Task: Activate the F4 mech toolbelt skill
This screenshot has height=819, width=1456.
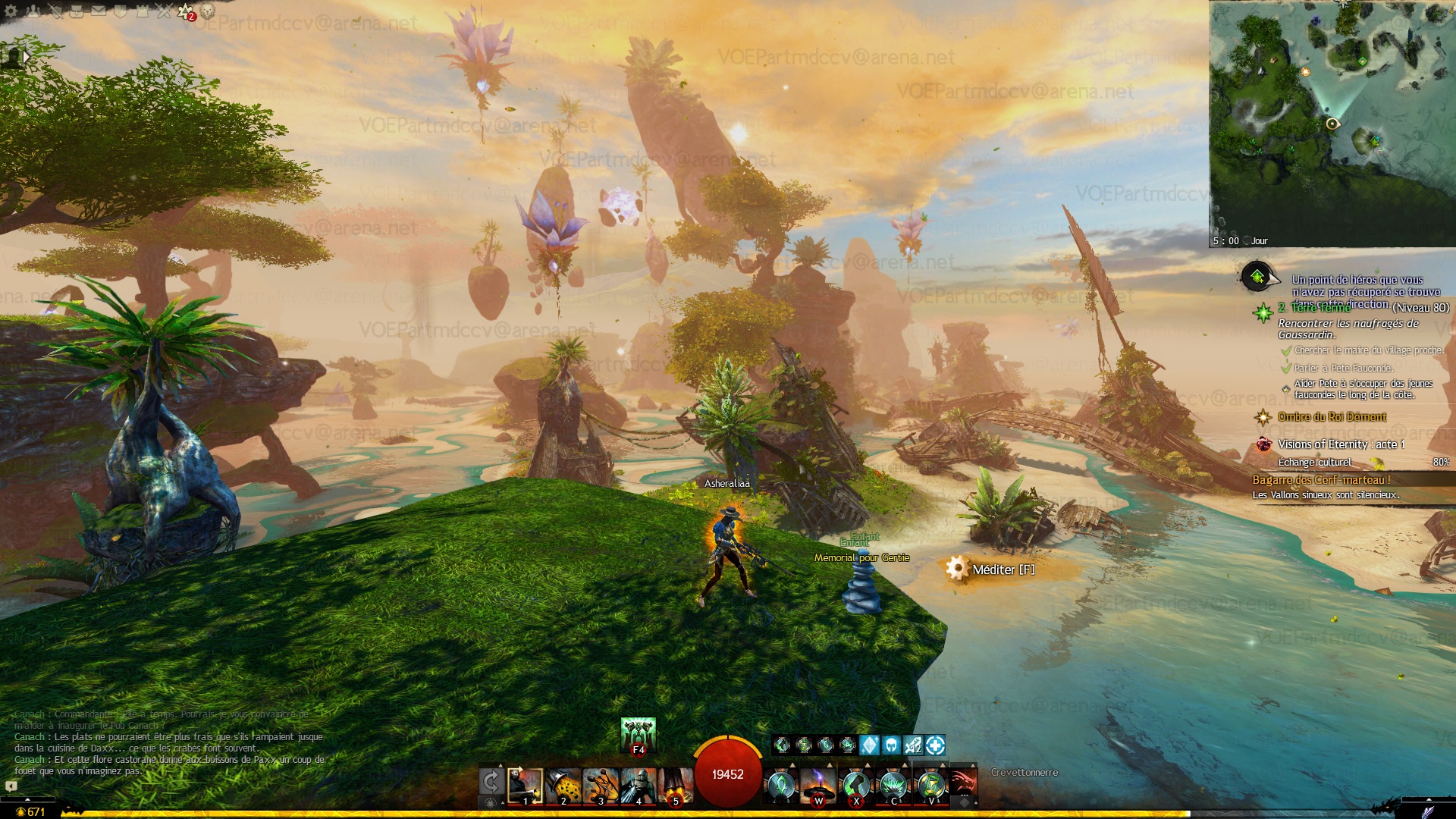Action: point(638,735)
